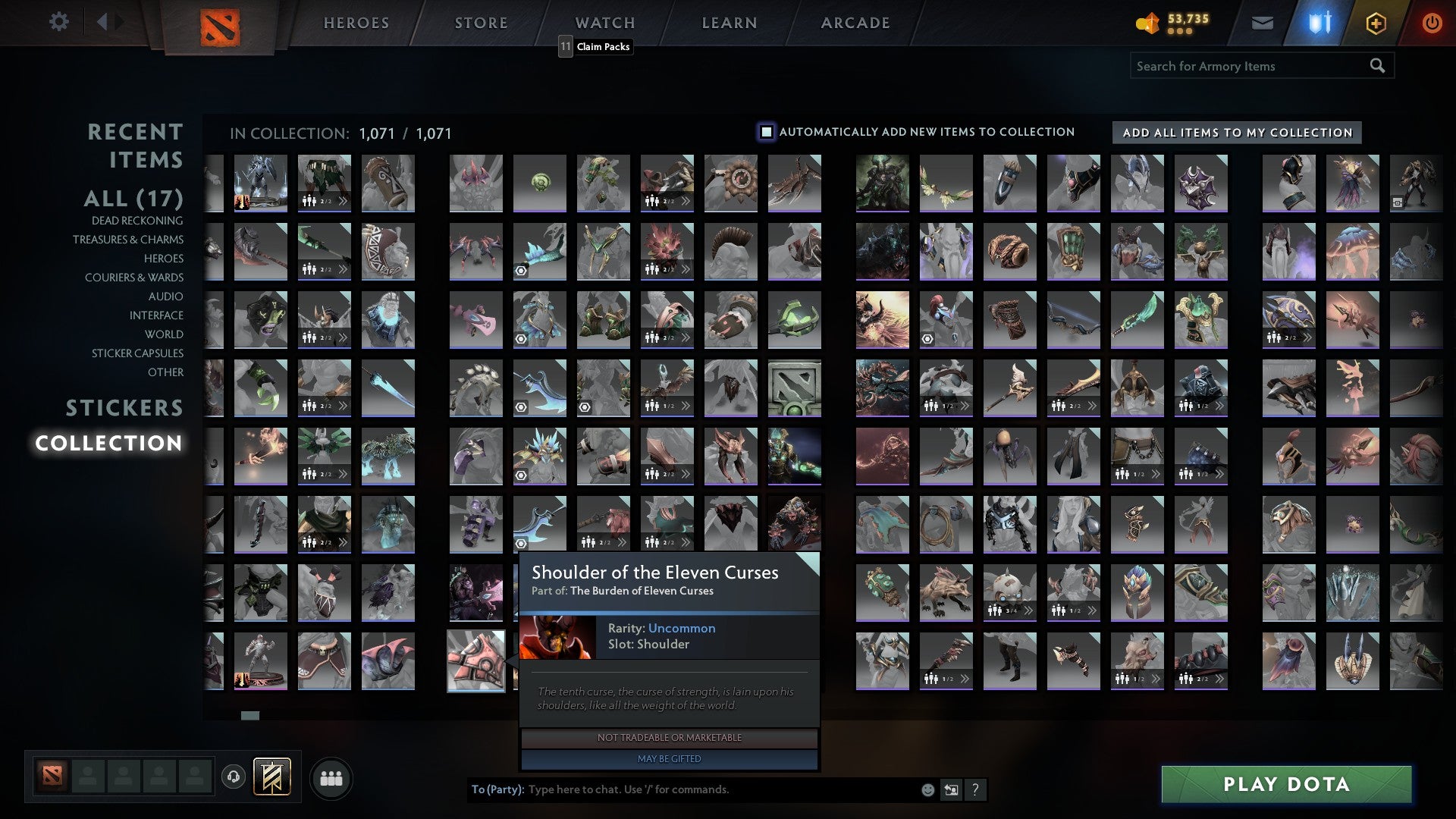Click the gold hexagon plus icon
1456x819 pixels.
[1375, 23]
